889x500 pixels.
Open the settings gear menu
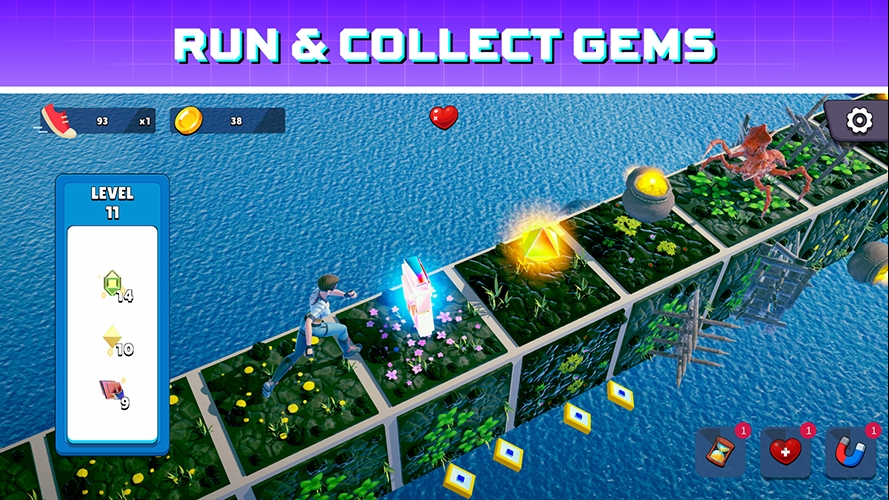pyautogui.click(x=858, y=121)
